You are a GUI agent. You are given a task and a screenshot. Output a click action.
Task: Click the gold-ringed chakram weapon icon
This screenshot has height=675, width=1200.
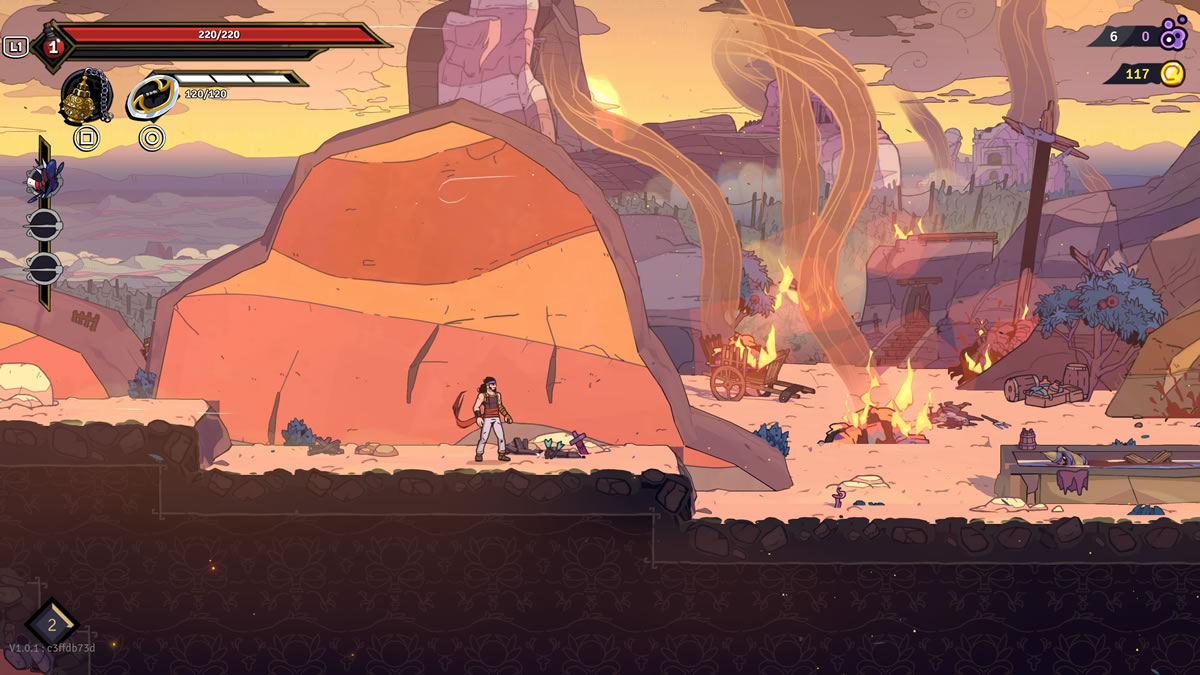(152, 97)
